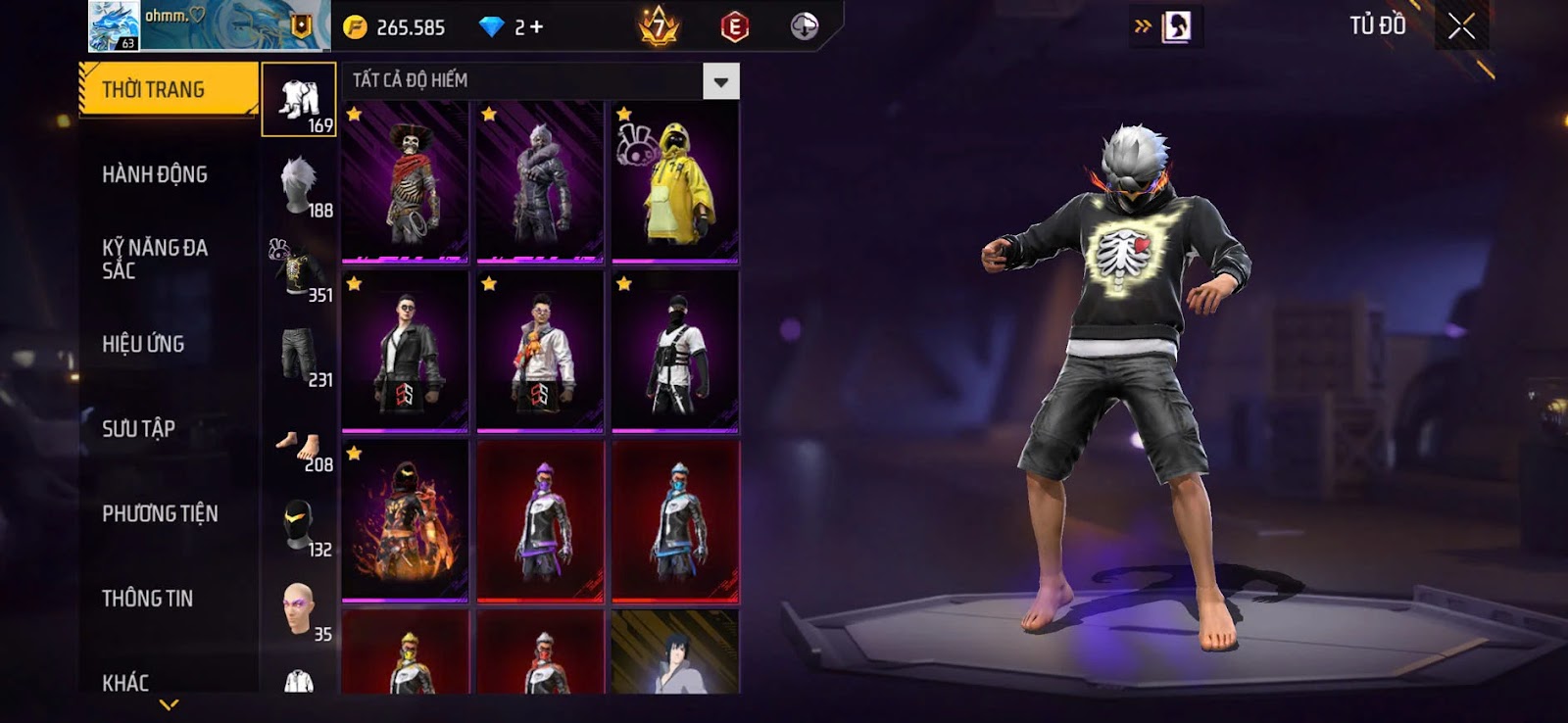The image size is (1568, 723).
Task: Select the white shirt black mask outfit
Action: click(675, 351)
